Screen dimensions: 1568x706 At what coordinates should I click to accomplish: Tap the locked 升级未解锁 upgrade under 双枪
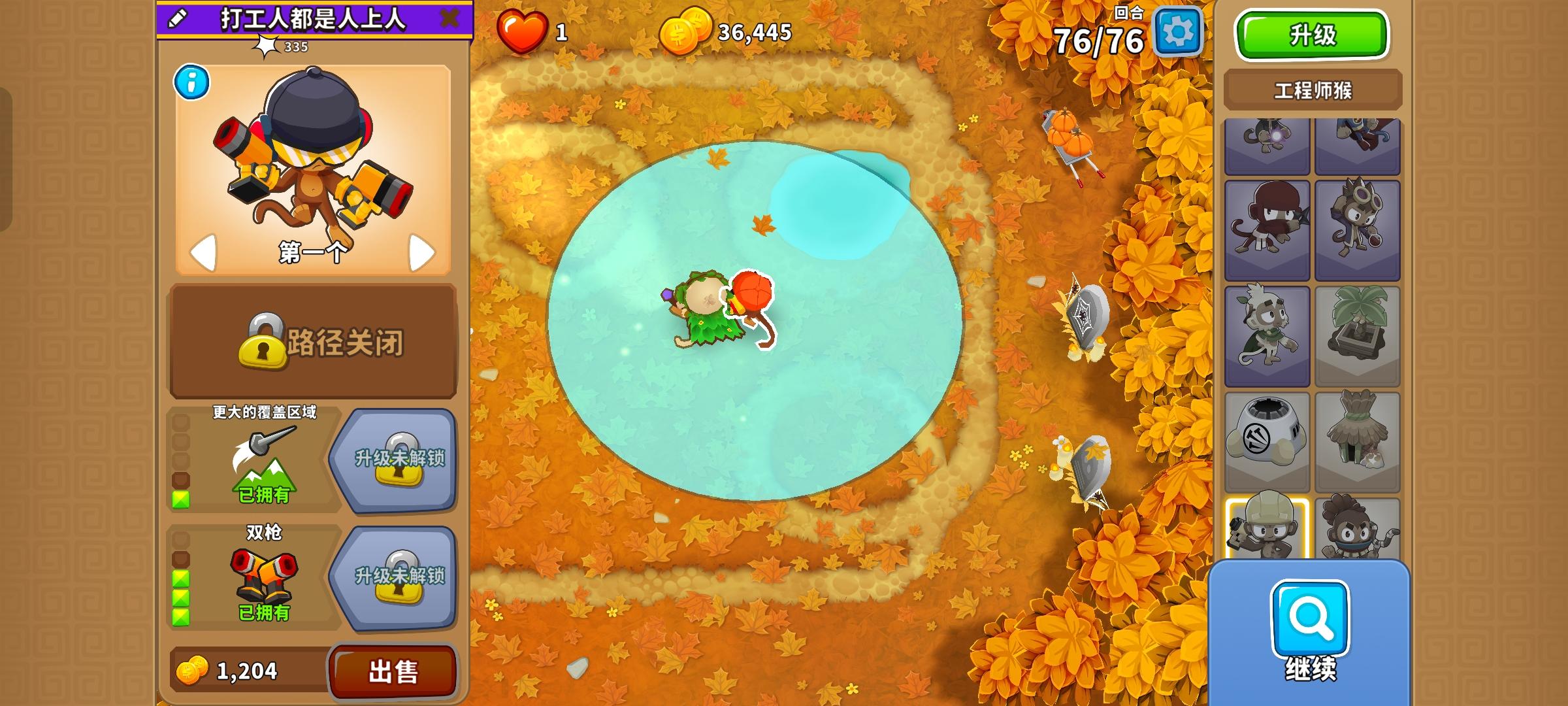401,577
